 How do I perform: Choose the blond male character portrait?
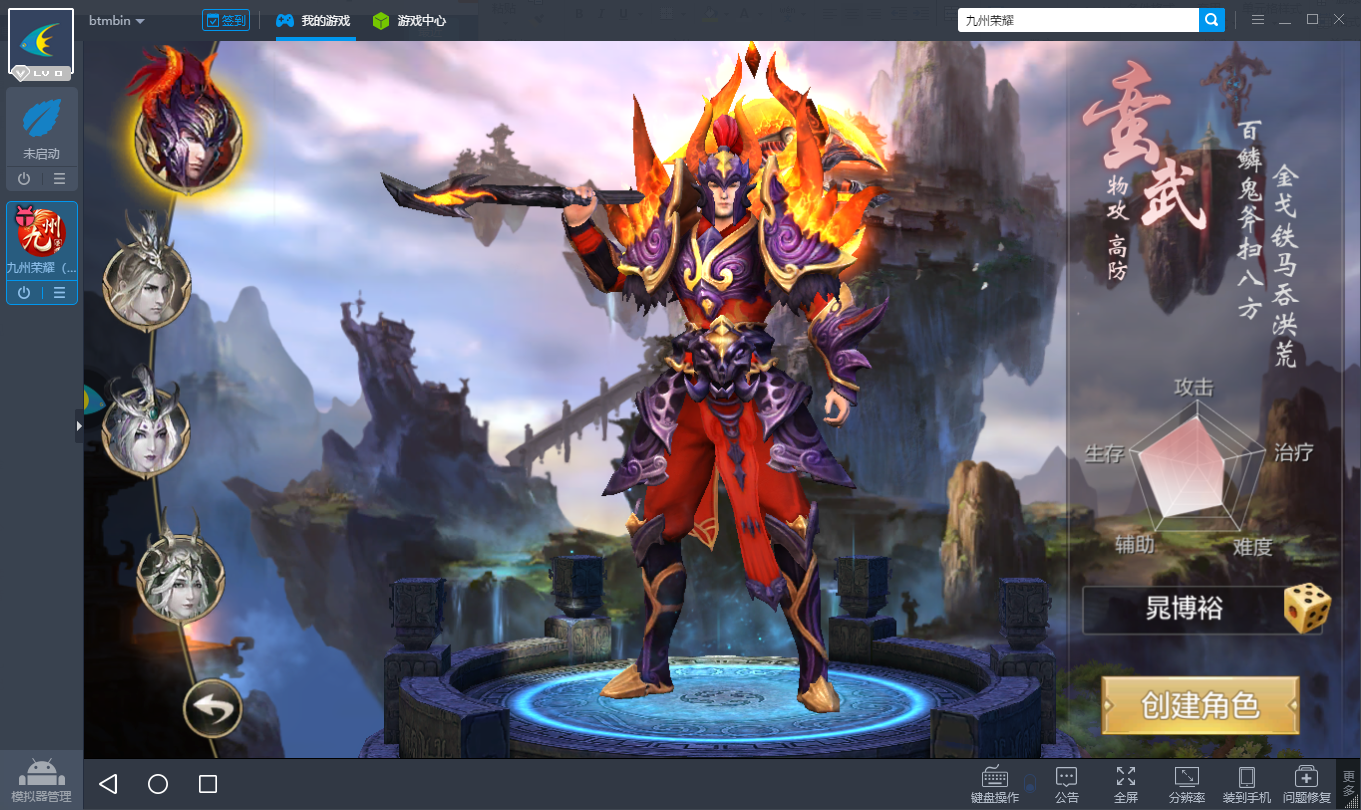pos(146,284)
